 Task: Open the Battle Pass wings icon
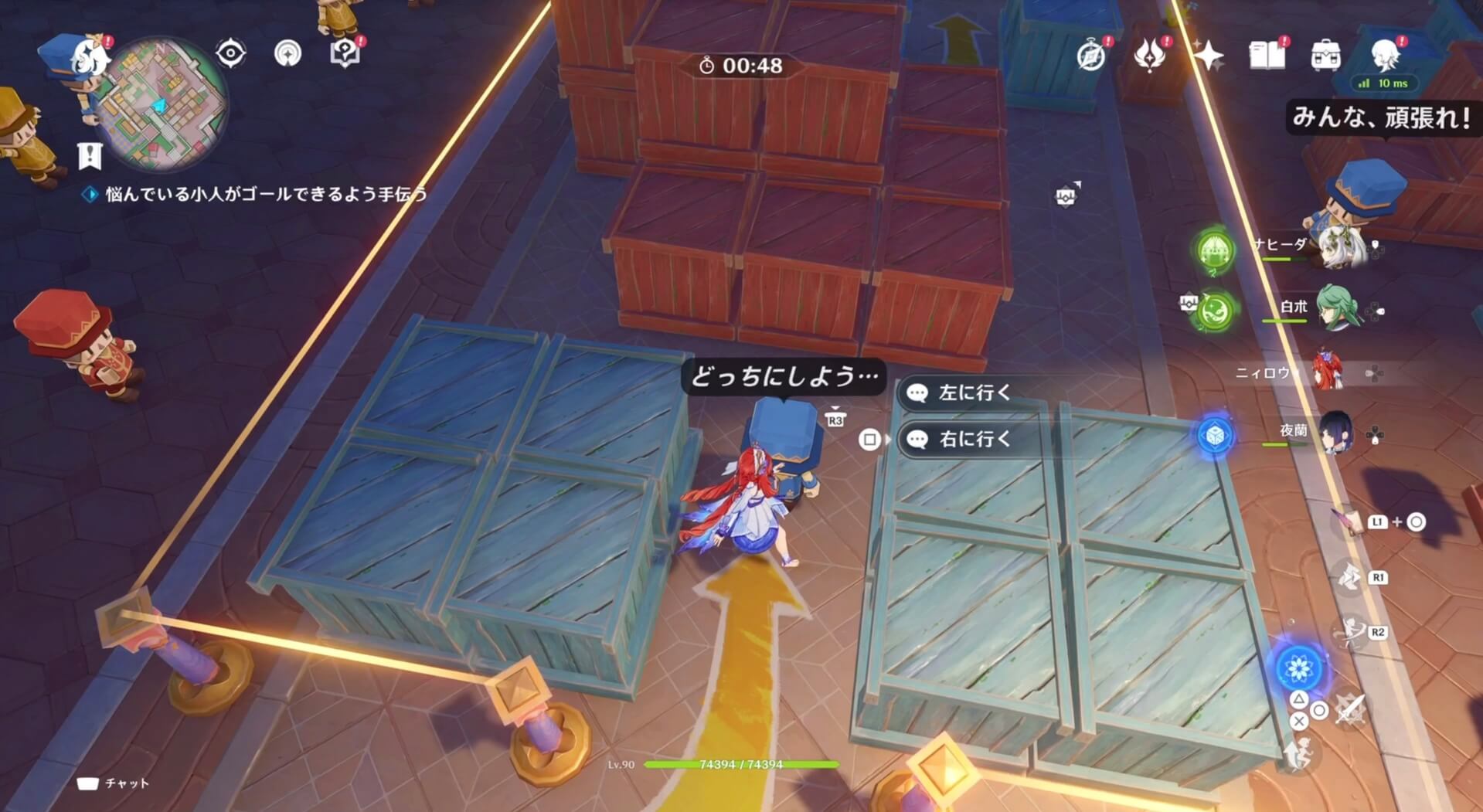coord(1149,55)
